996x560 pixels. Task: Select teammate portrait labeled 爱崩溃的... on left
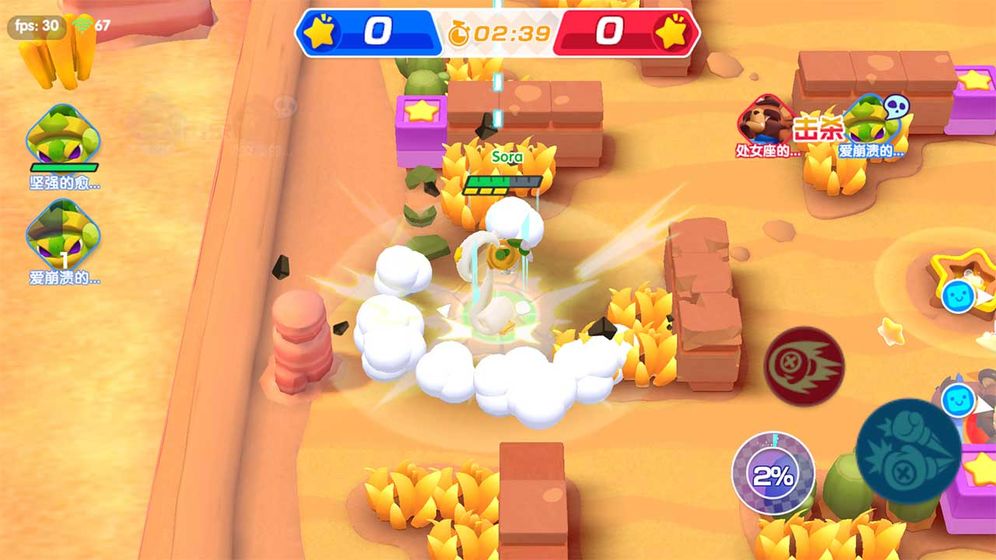tap(63, 234)
